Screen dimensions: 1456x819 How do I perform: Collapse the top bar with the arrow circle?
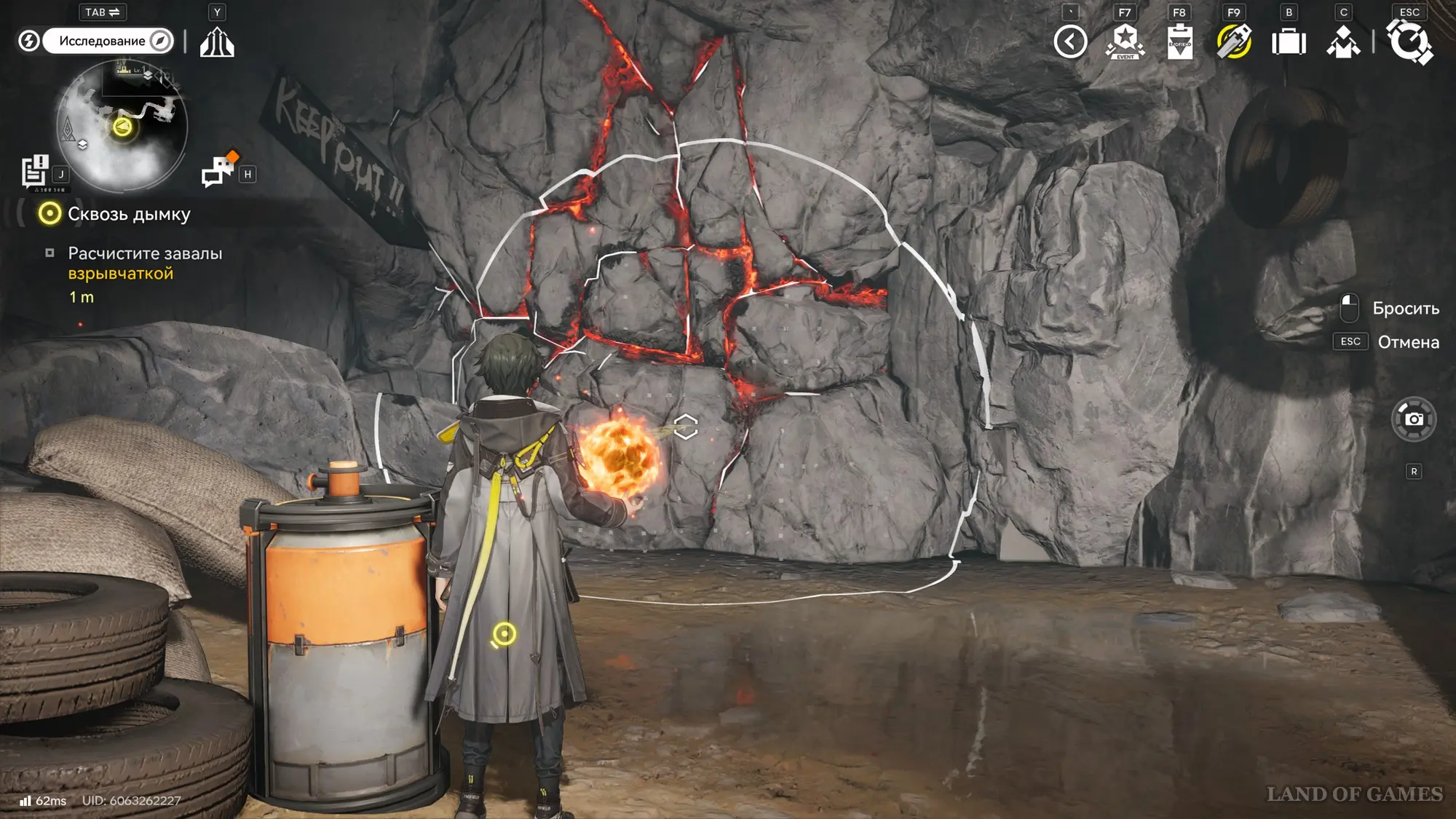(x=1070, y=41)
